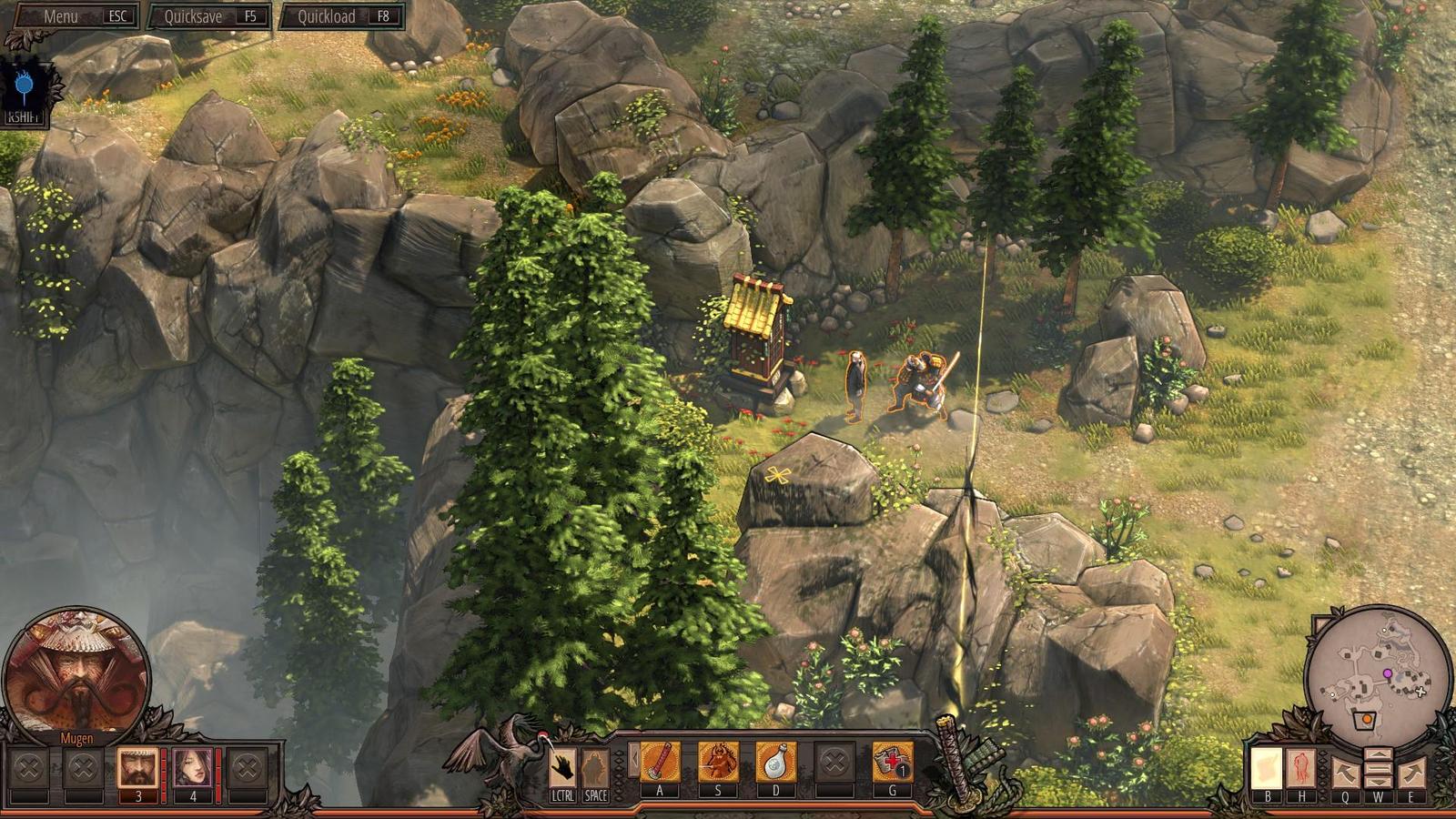Image resolution: width=1456 pixels, height=819 pixels.
Task: Click Mugen's large round portrait
Action: pyautogui.click(x=76, y=672)
